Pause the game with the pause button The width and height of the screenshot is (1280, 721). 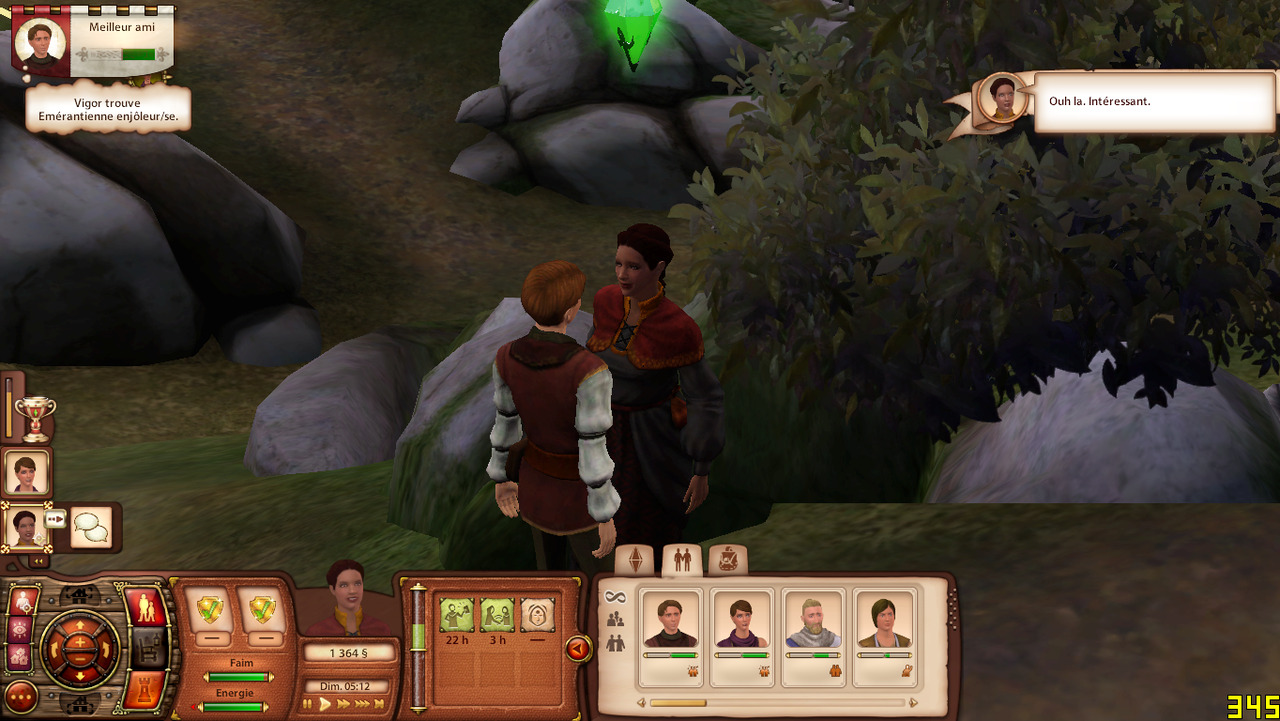coord(308,704)
